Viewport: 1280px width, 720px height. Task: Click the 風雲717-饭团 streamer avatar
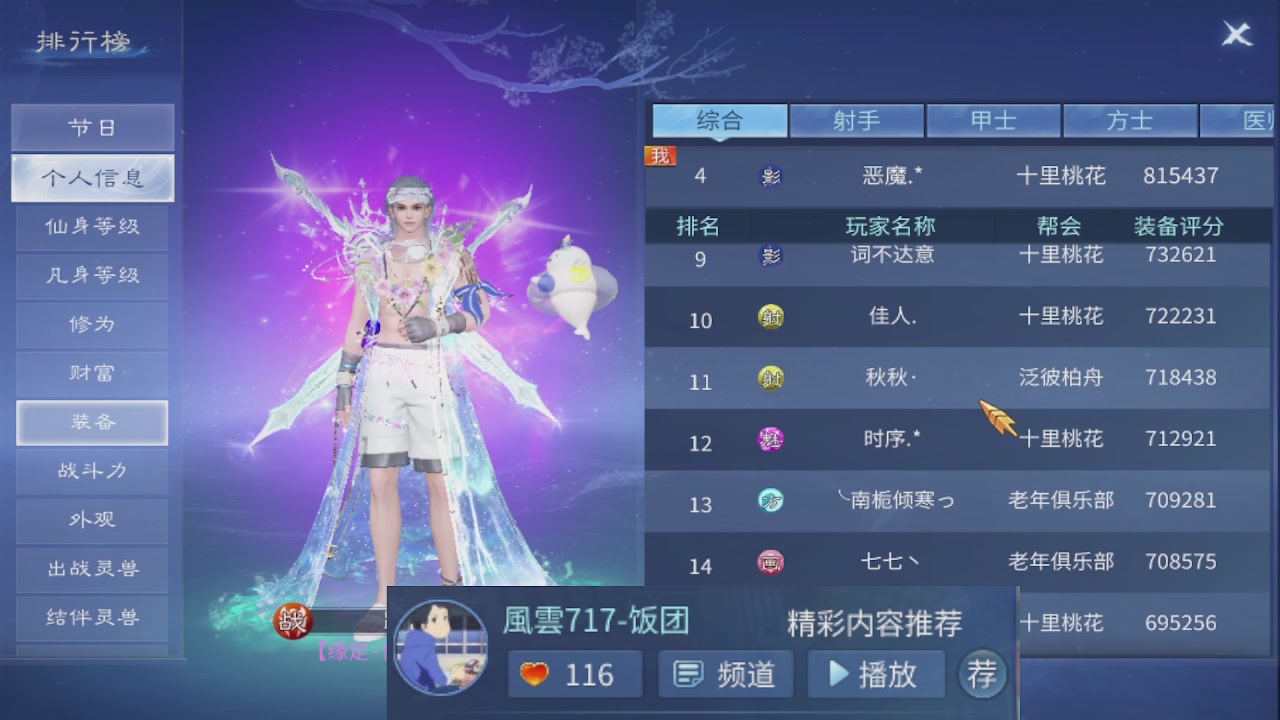441,647
